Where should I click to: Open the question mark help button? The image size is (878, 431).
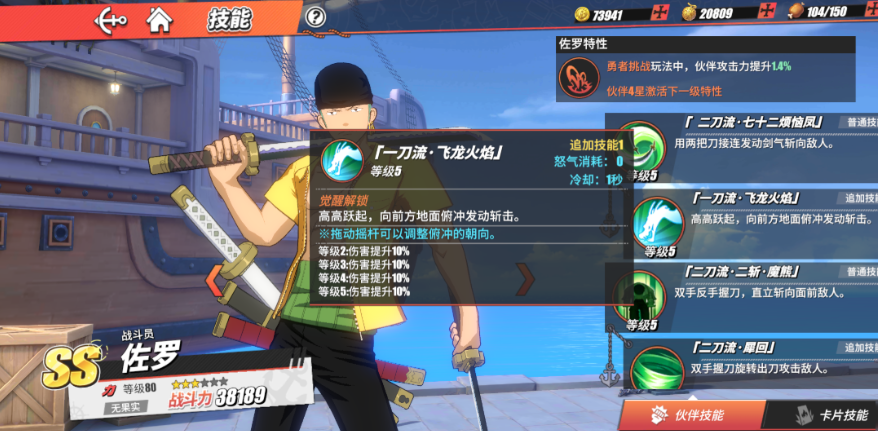pos(316,17)
